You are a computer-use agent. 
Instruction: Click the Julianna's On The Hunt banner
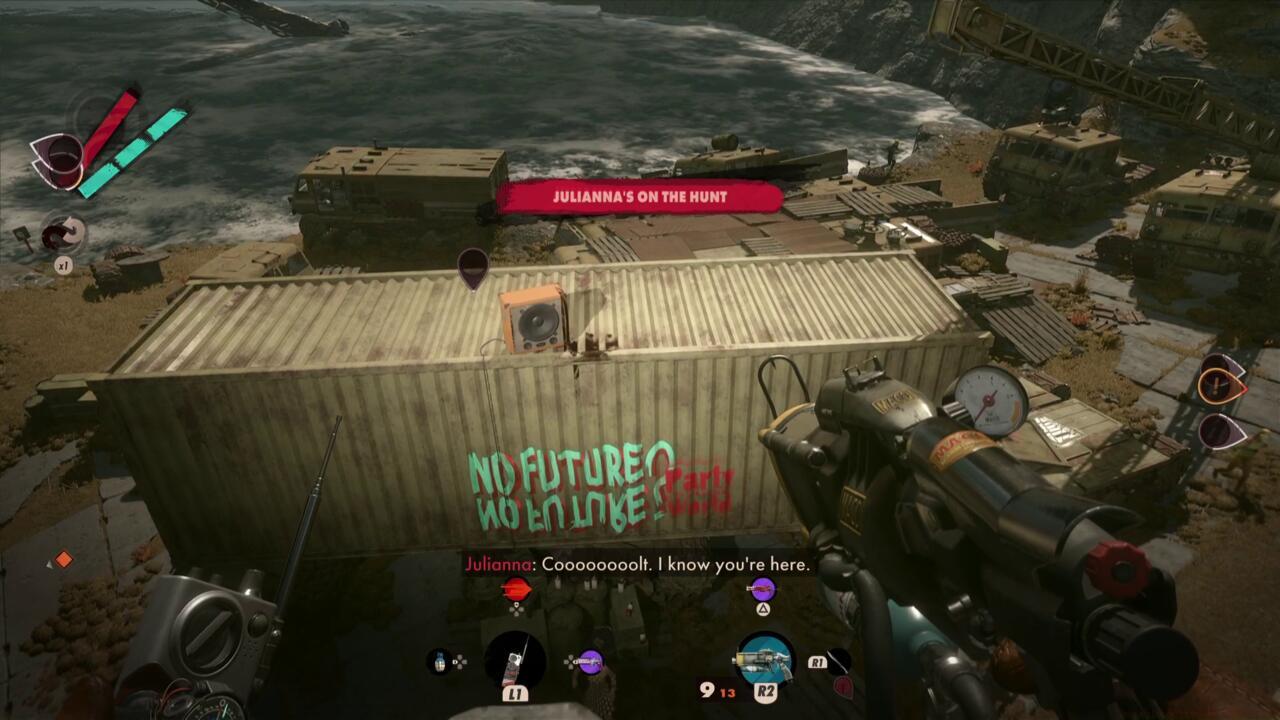pyautogui.click(x=640, y=197)
